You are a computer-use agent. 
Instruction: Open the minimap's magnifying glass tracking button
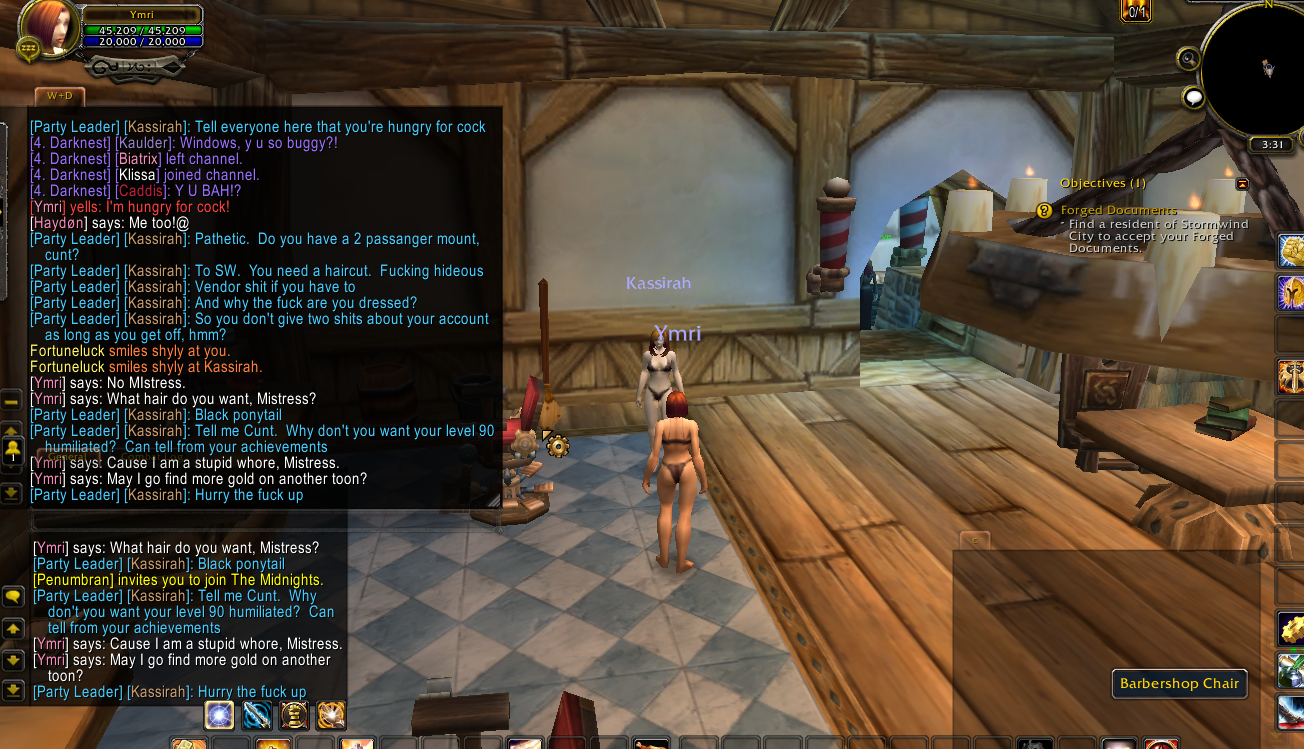(x=1188, y=59)
